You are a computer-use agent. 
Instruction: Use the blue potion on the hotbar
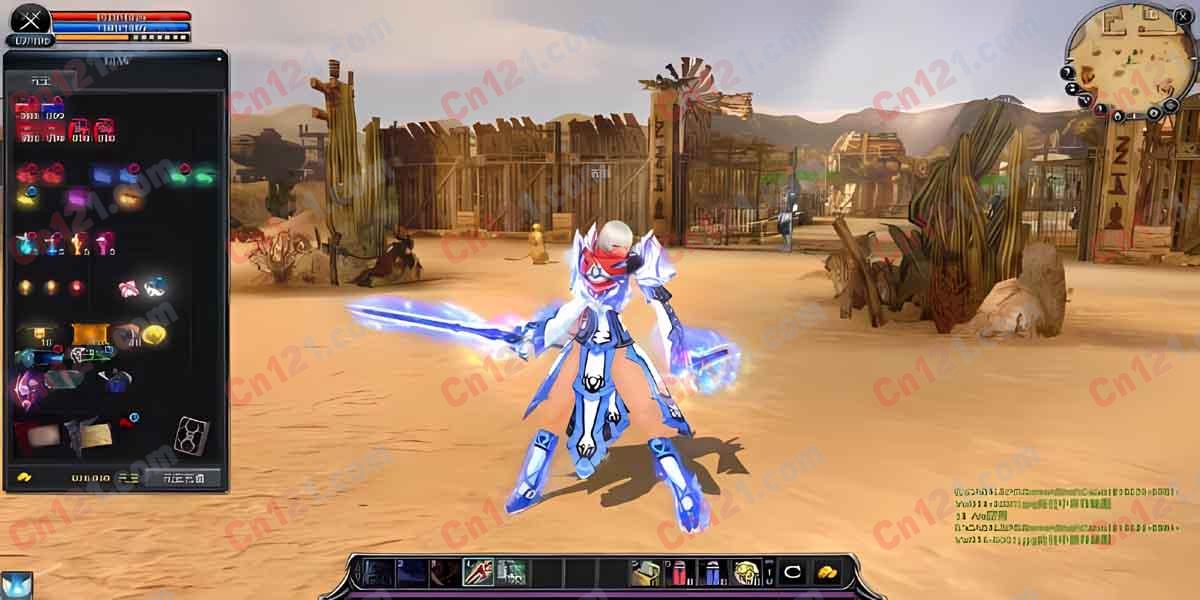(711, 573)
